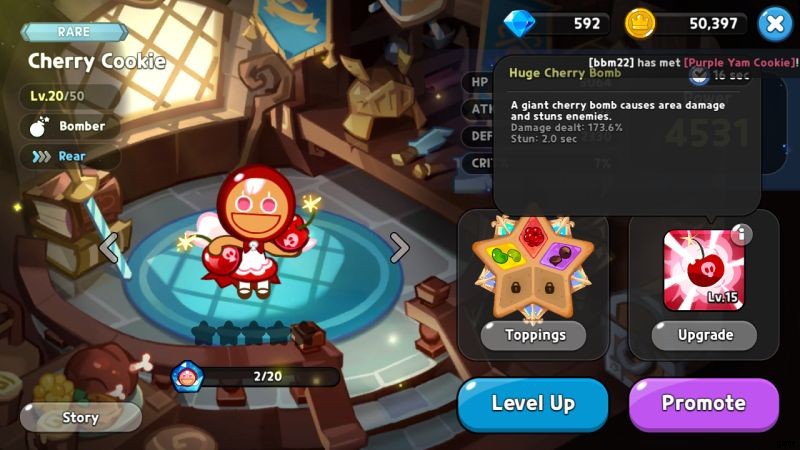This screenshot has height=450, width=800.
Task: Show the previous cookie with left arrow
Action: coord(109,246)
